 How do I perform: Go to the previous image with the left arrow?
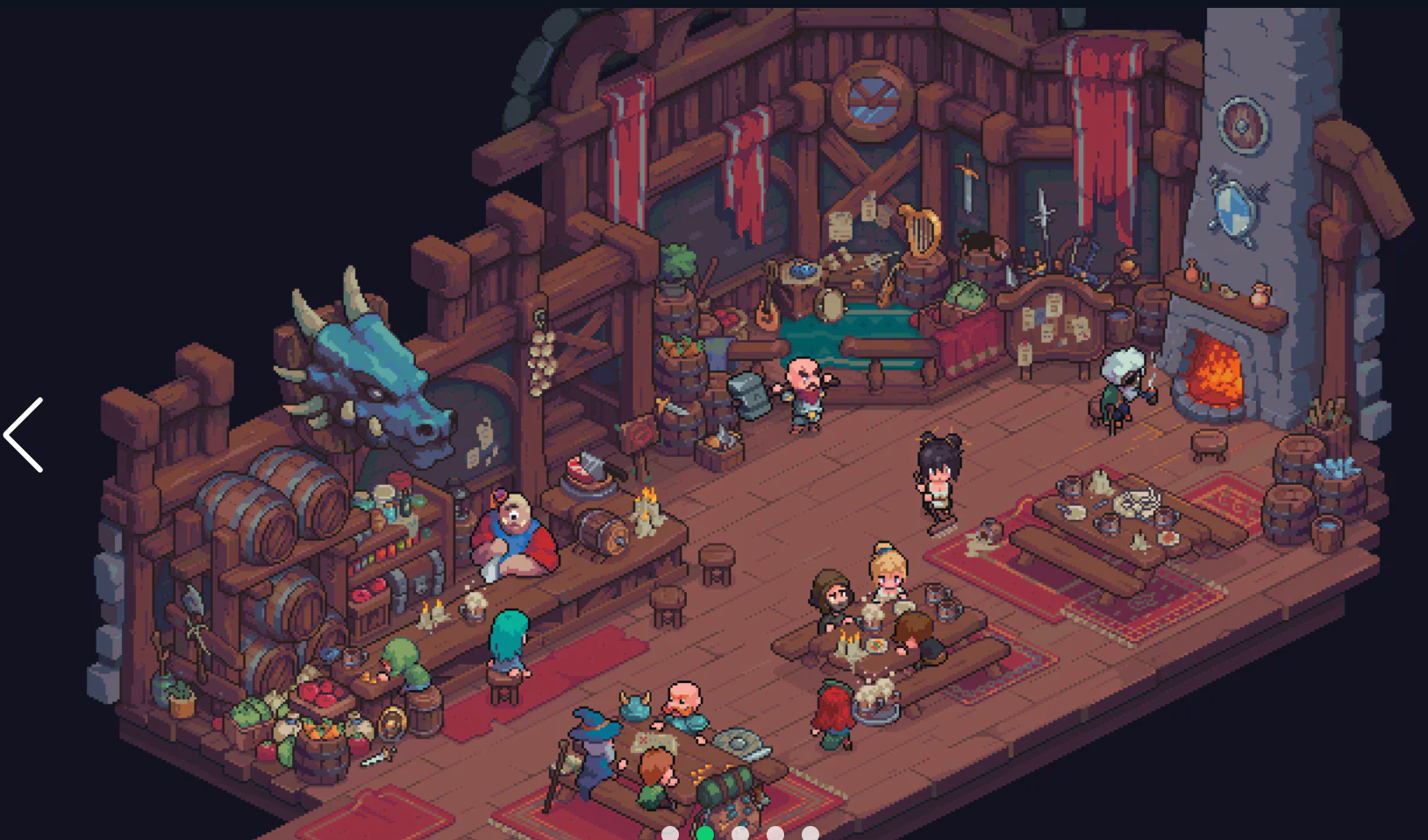coord(24,436)
